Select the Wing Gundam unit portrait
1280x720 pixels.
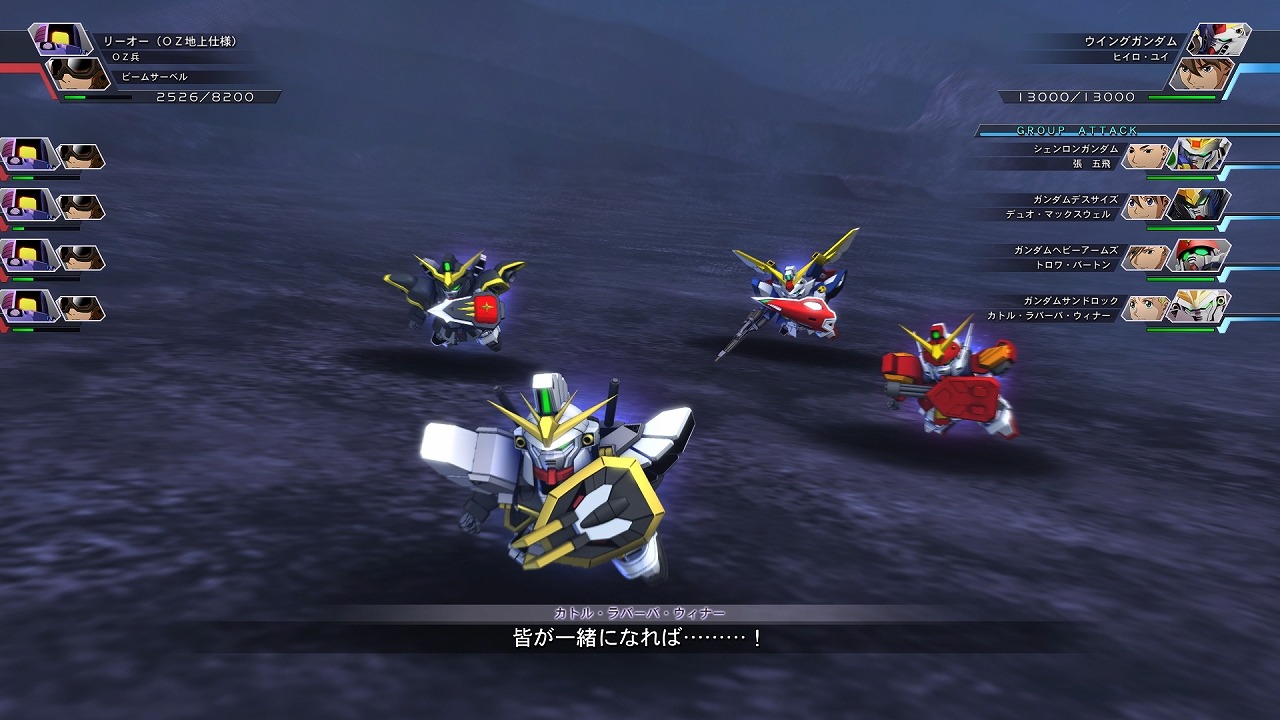pyautogui.click(x=1219, y=40)
